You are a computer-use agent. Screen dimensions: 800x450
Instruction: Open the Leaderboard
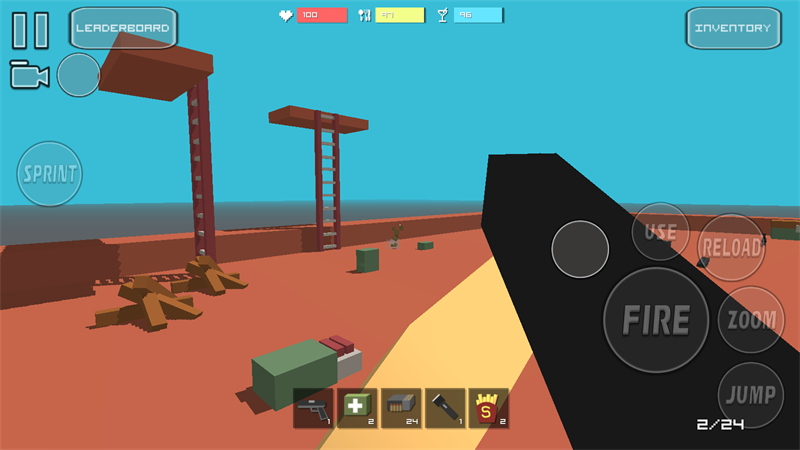pyautogui.click(x=123, y=28)
